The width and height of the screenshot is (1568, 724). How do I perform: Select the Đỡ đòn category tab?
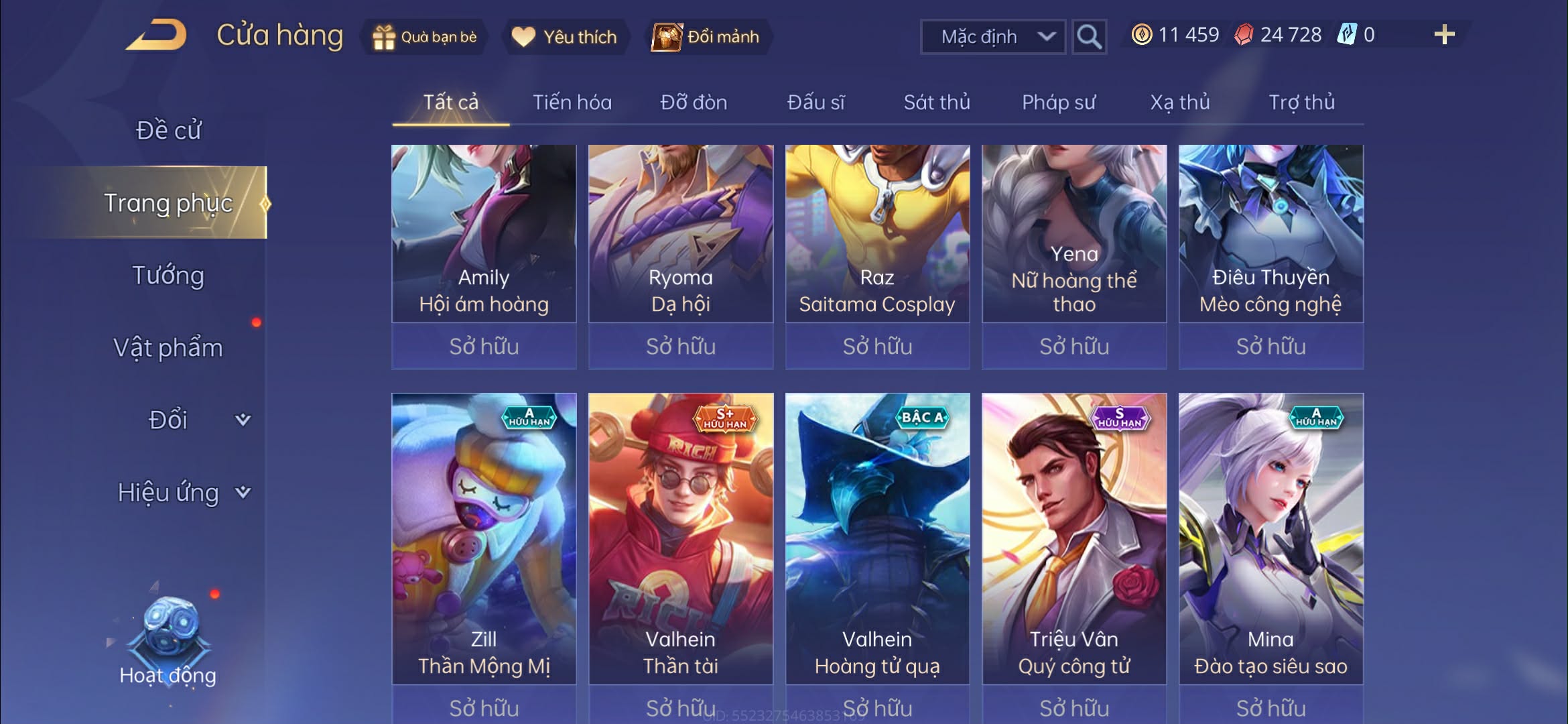(x=694, y=103)
